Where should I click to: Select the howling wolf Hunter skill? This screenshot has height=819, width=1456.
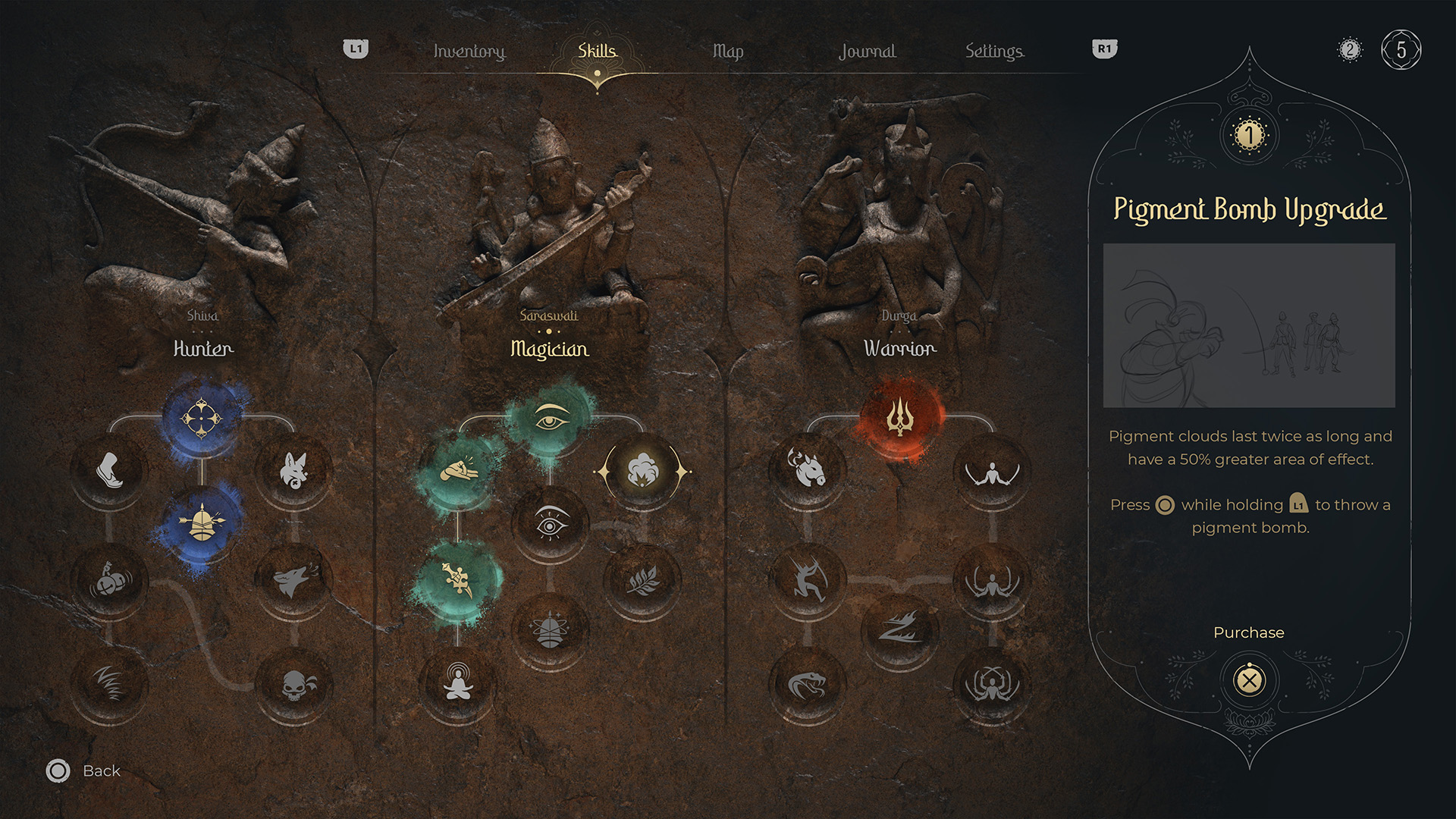point(293,580)
